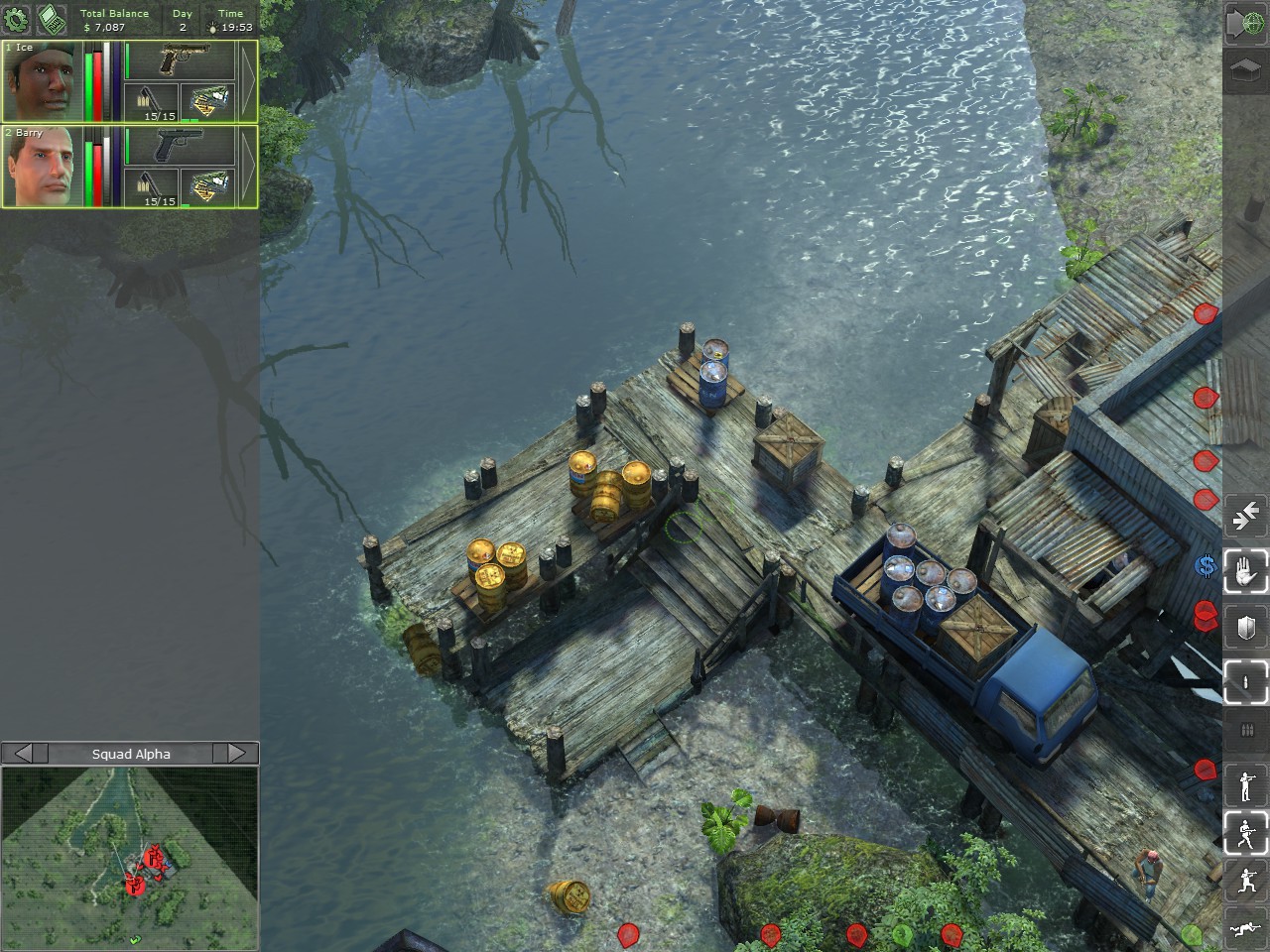Click Ice's camo pistol weapon slot
The height and width of the screenshot is (952, 1270).
coord(181,61)
